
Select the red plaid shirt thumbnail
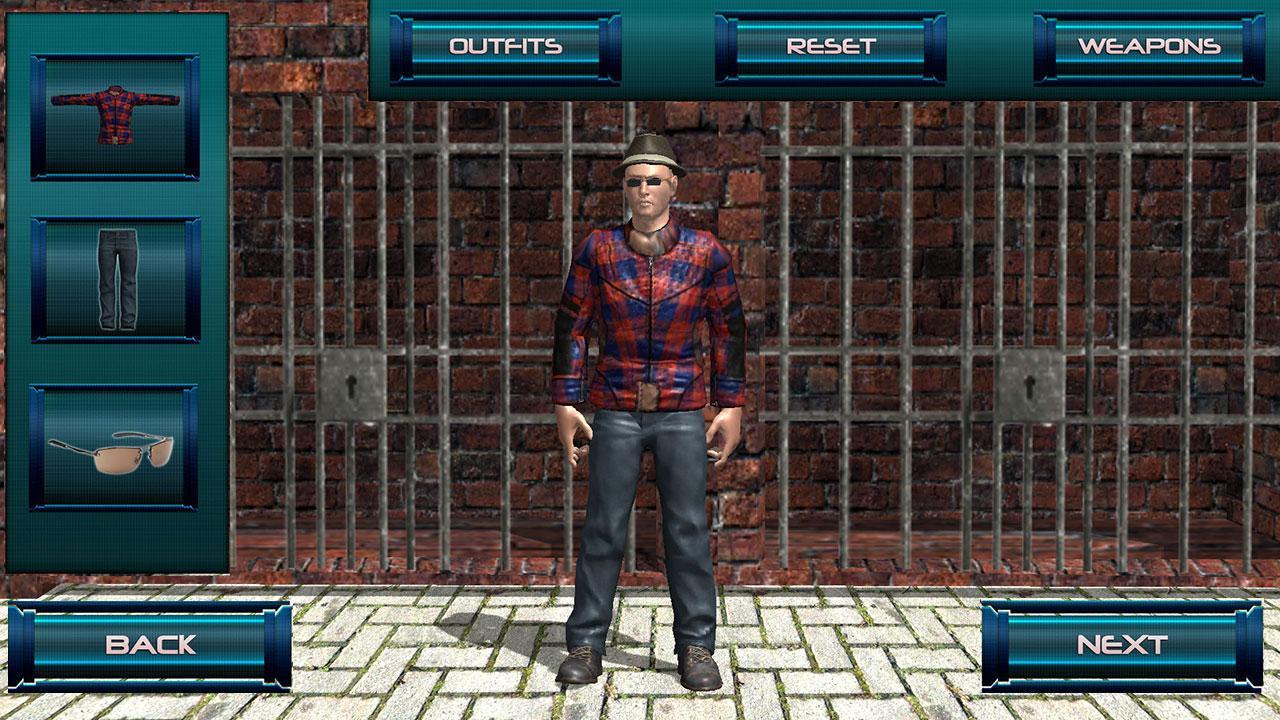115,117
